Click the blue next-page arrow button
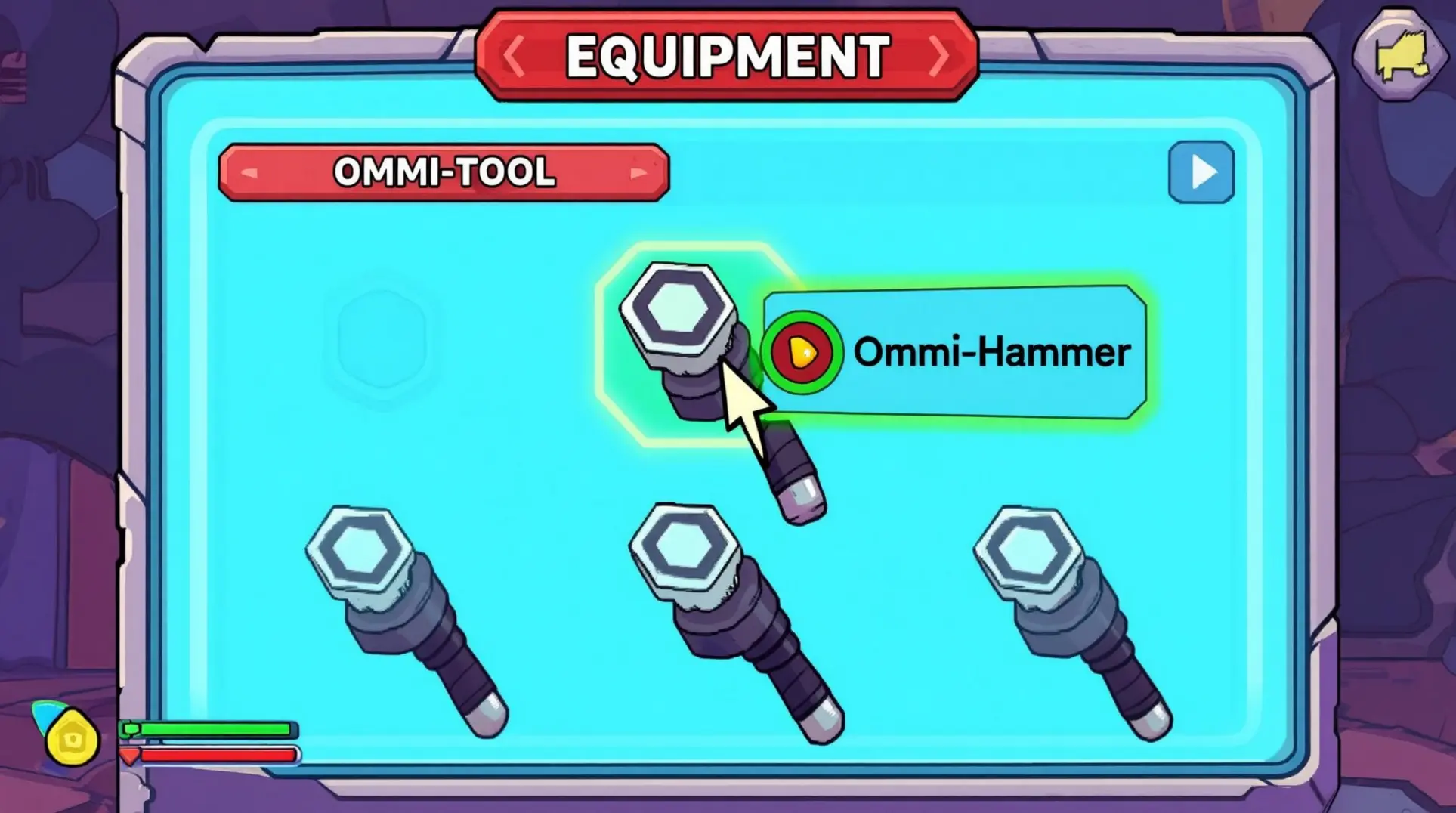Viewport: 1456px width, 813px height. pos(1201,172)
